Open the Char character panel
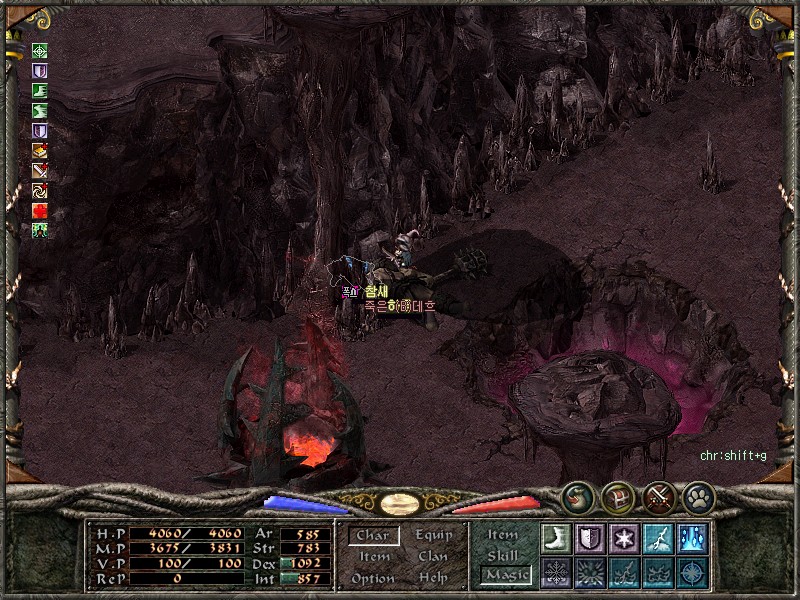This screenshot has width=800, height=600. (x=373, y=536)
